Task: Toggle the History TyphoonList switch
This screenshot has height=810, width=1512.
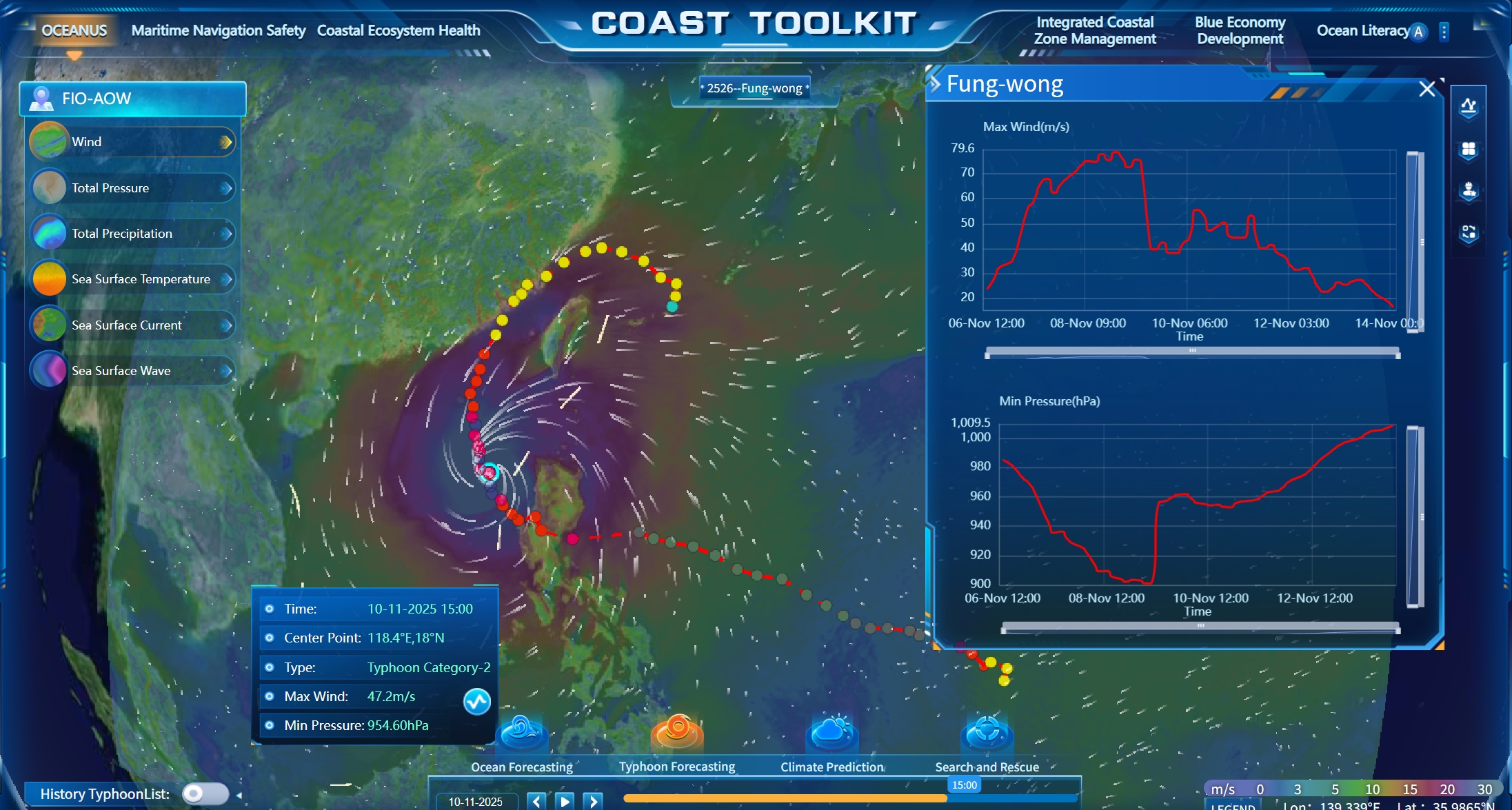Action: [x=205, y=793]
